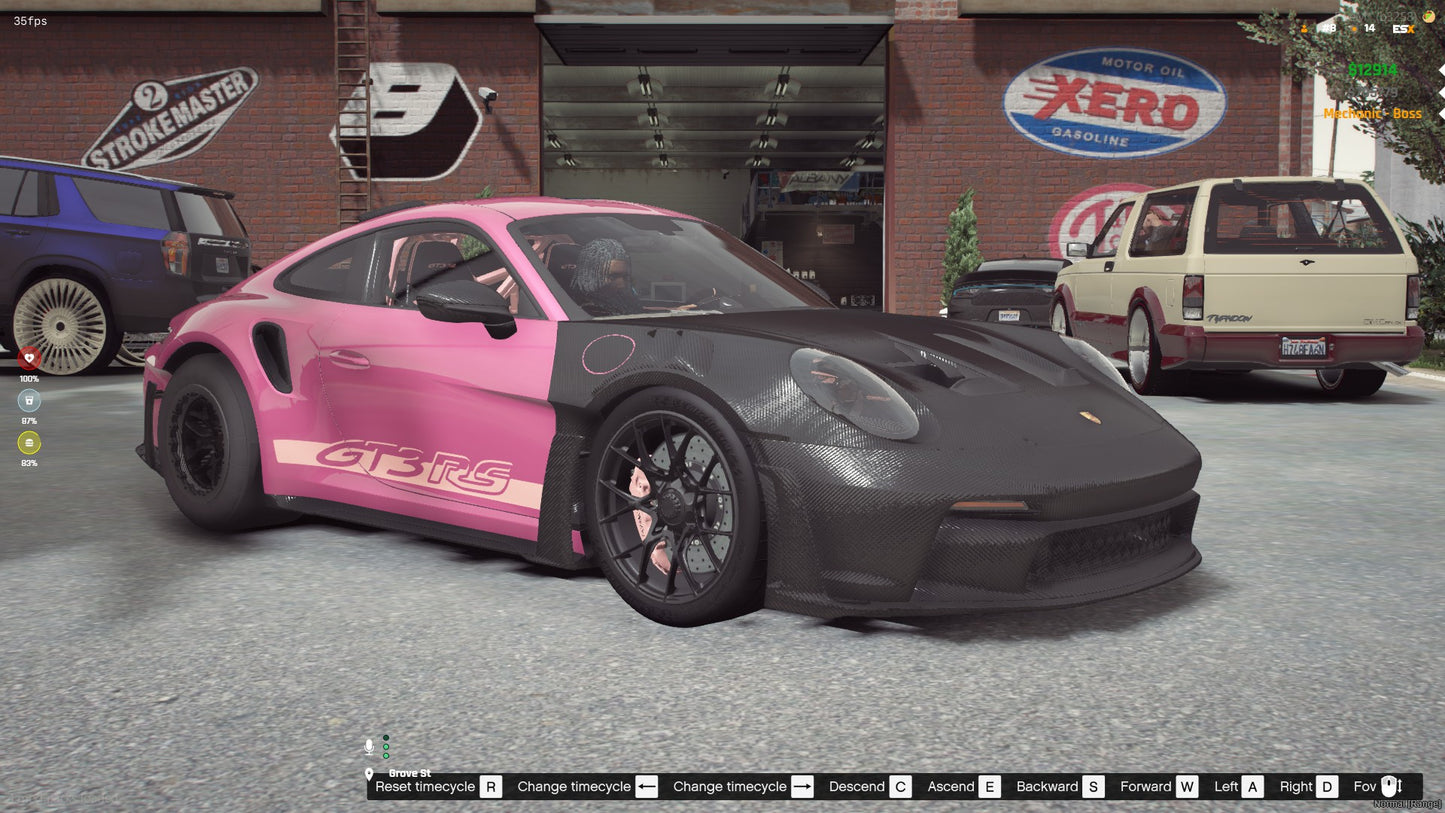Click the 35fps counter in top left
This screenshot has height=813, width=1445.
(28, 20)
